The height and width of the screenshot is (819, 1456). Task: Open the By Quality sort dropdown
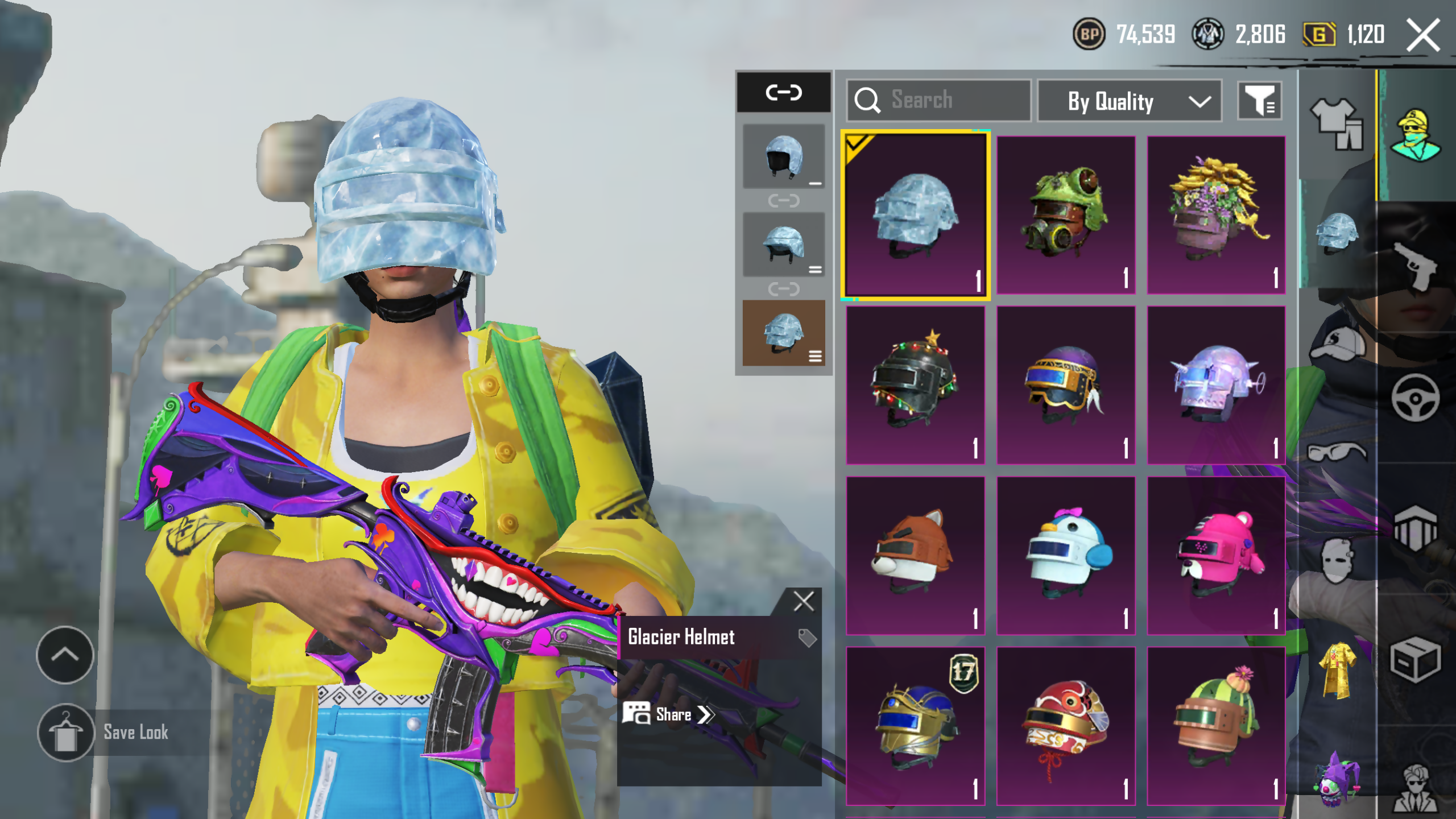(x=1129, y=101)
